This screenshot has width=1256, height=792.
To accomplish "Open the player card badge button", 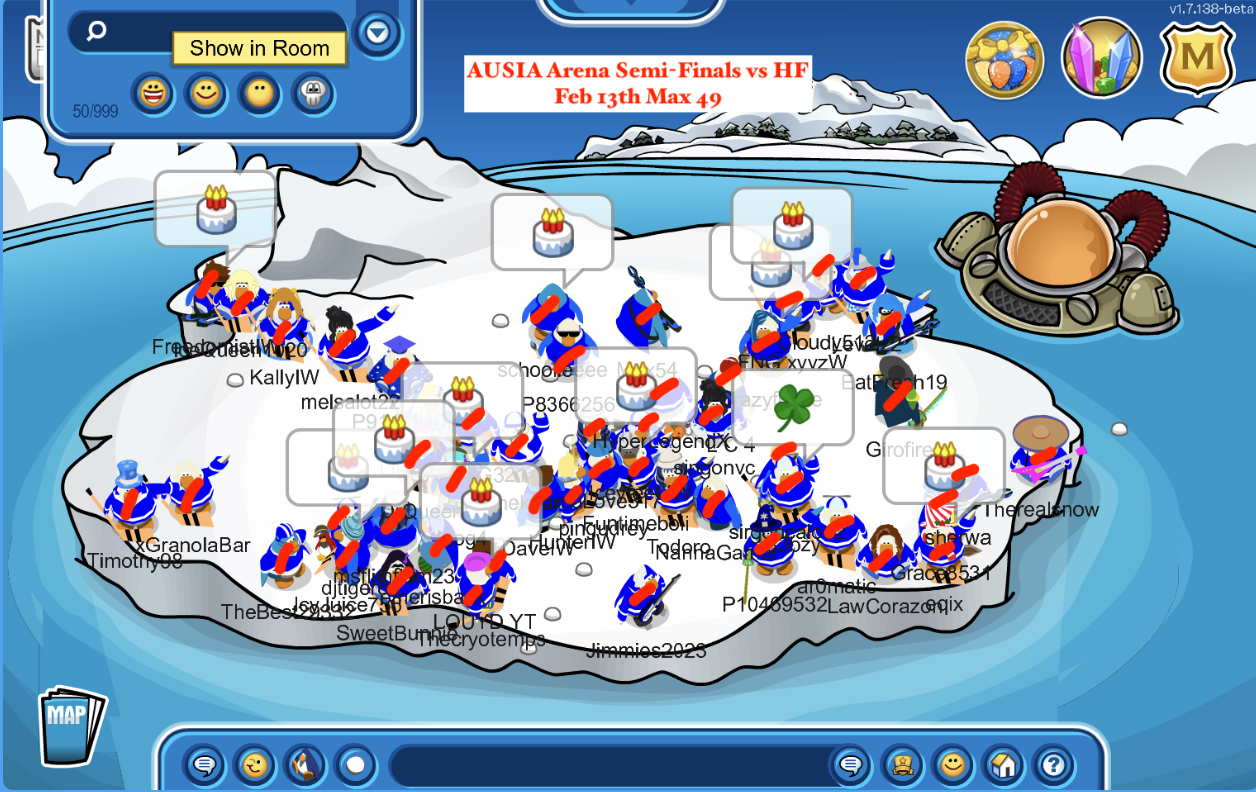I will tap(902, 766).
